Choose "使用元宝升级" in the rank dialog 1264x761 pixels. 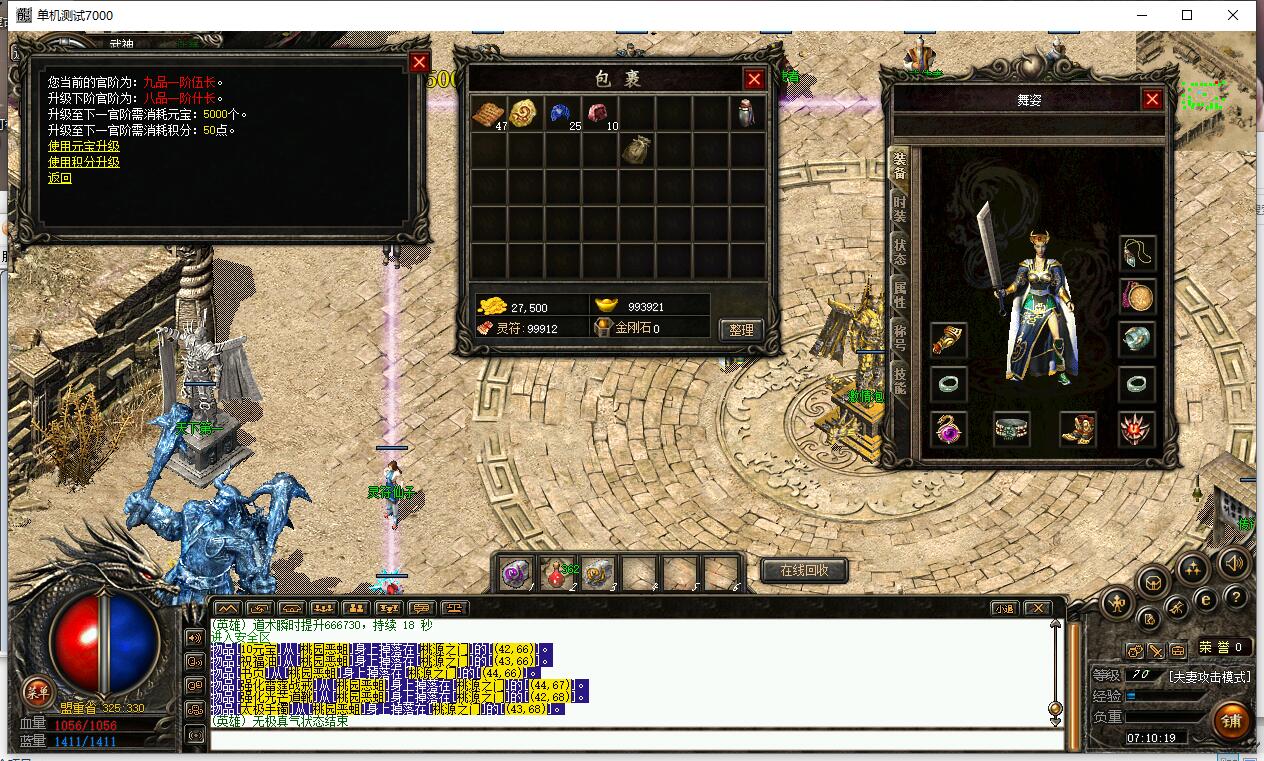click(84, 146)
